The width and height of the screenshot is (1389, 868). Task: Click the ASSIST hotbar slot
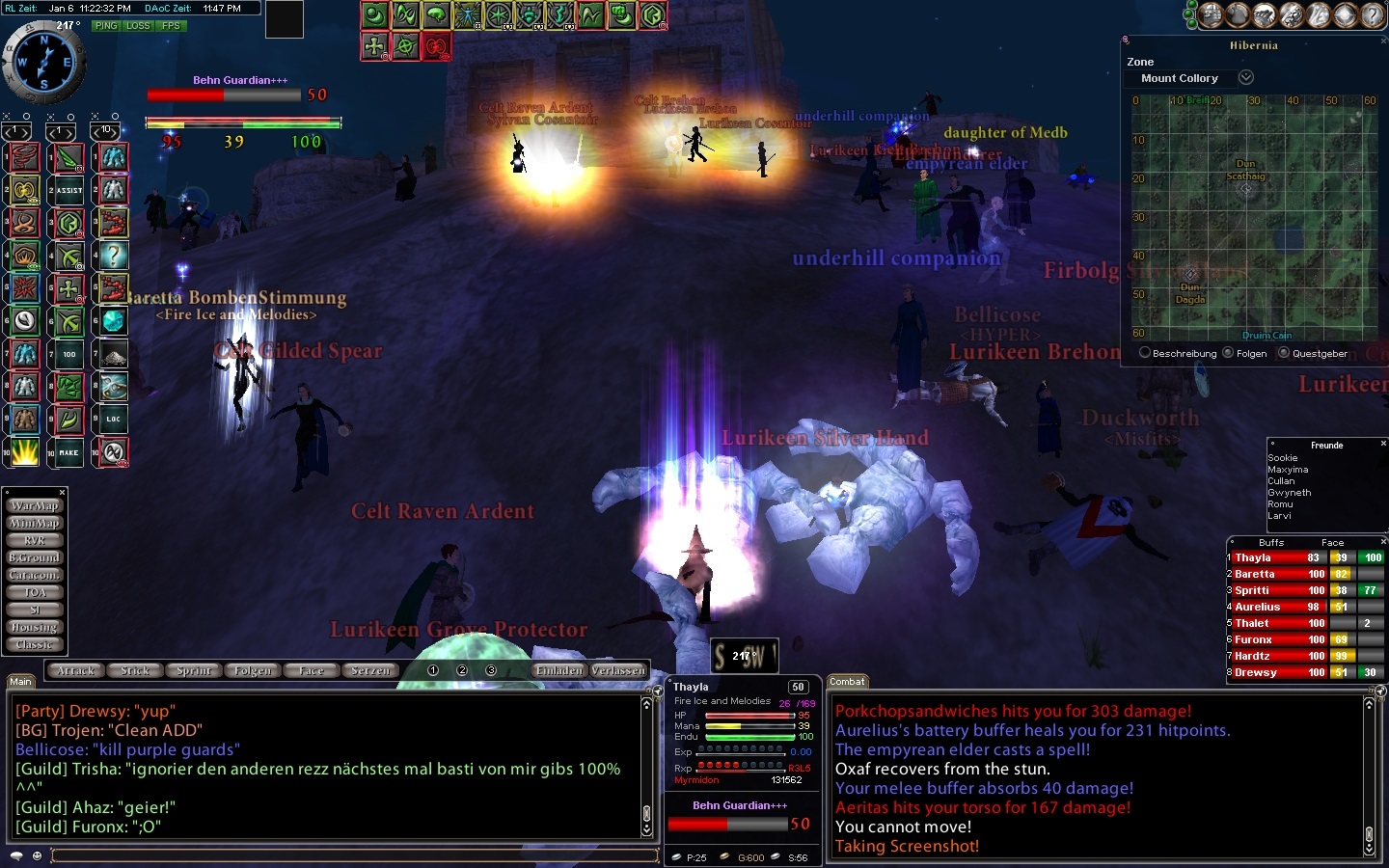click(69, 190)
